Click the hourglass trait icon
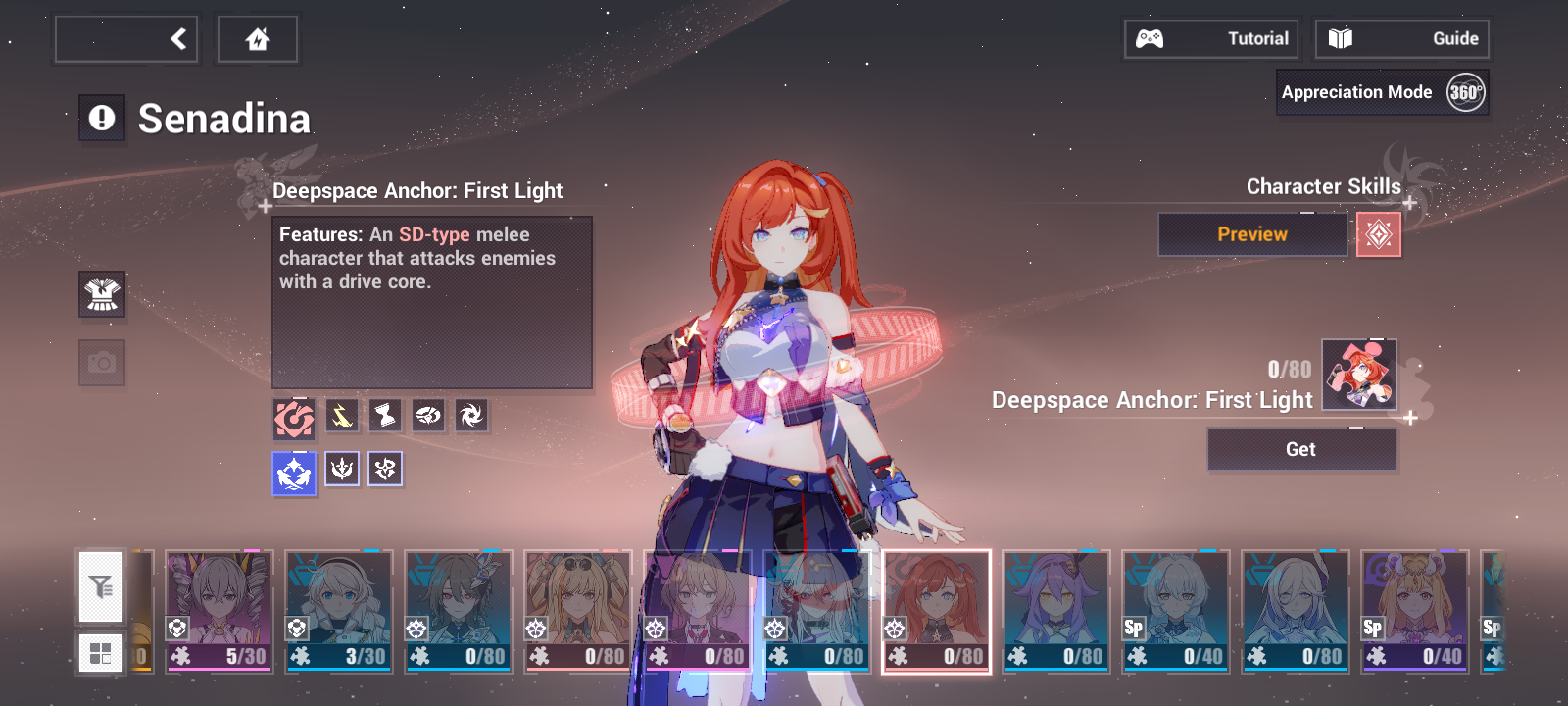Viewport: 1568px width, 706px height. pyautogui.click(x=383, y=416)
